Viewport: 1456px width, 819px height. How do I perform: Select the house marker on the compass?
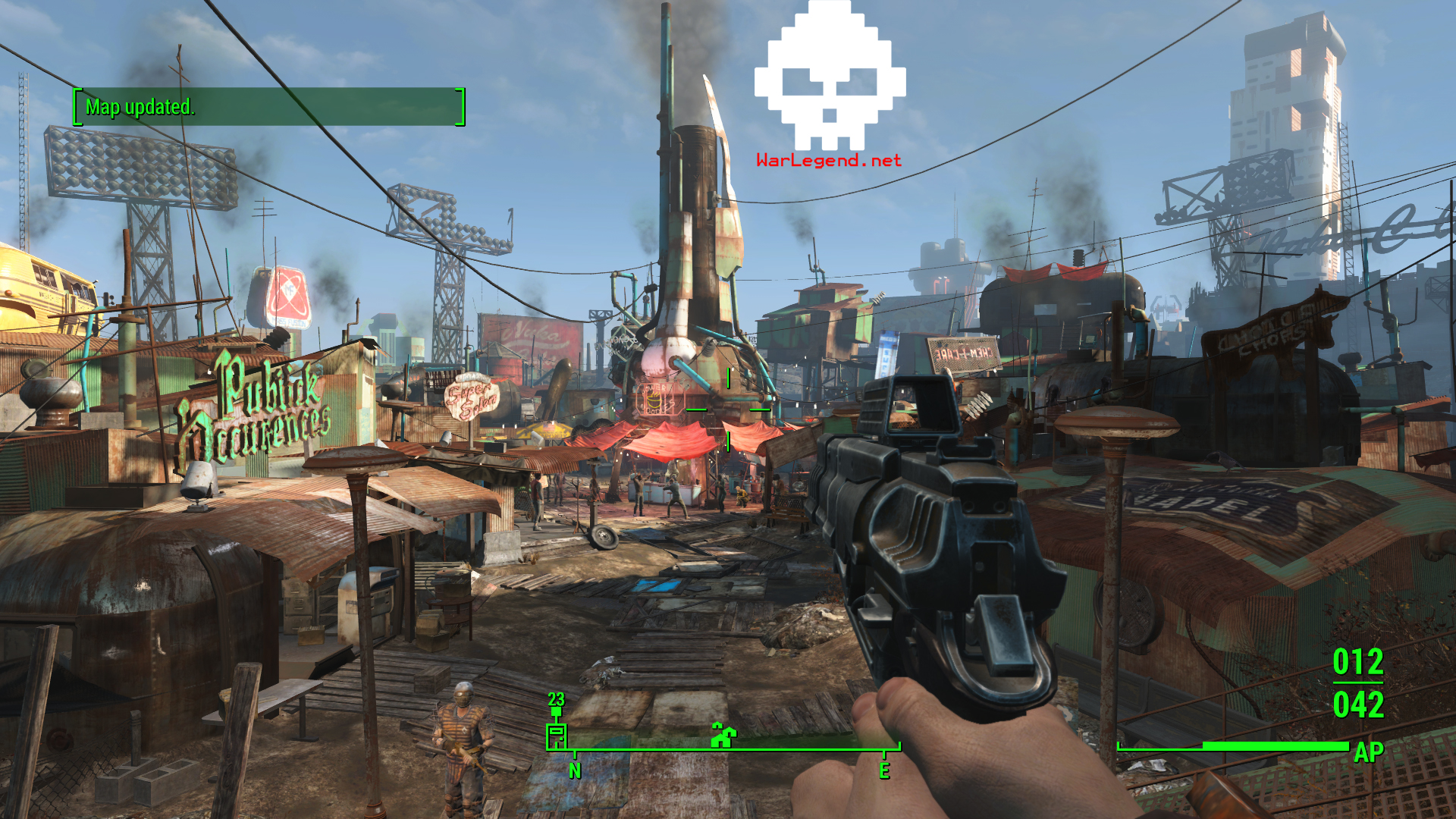coord(723,735)
